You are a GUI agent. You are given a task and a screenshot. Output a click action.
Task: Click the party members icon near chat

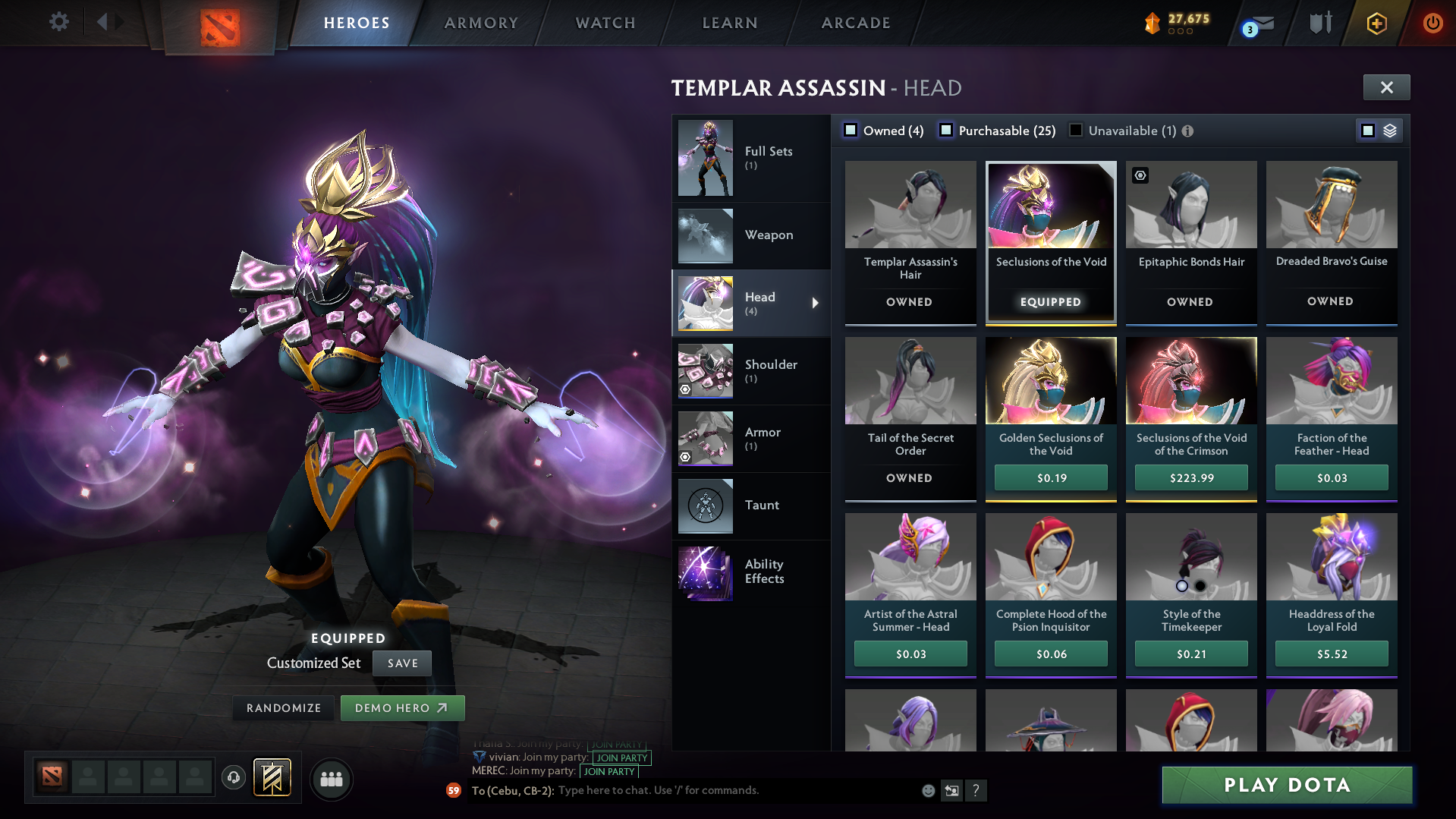331,778
